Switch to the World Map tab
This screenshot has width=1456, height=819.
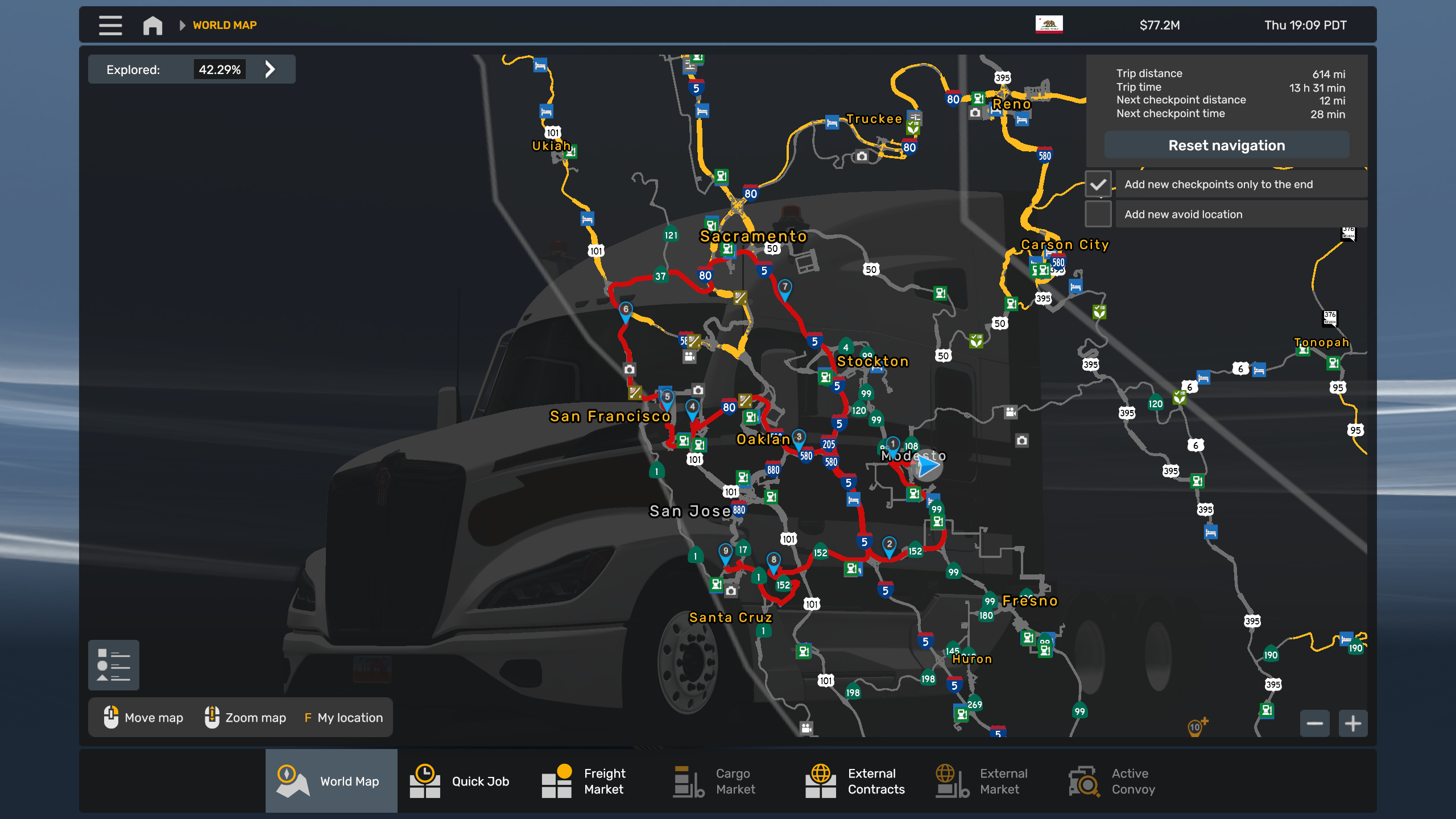331,781
